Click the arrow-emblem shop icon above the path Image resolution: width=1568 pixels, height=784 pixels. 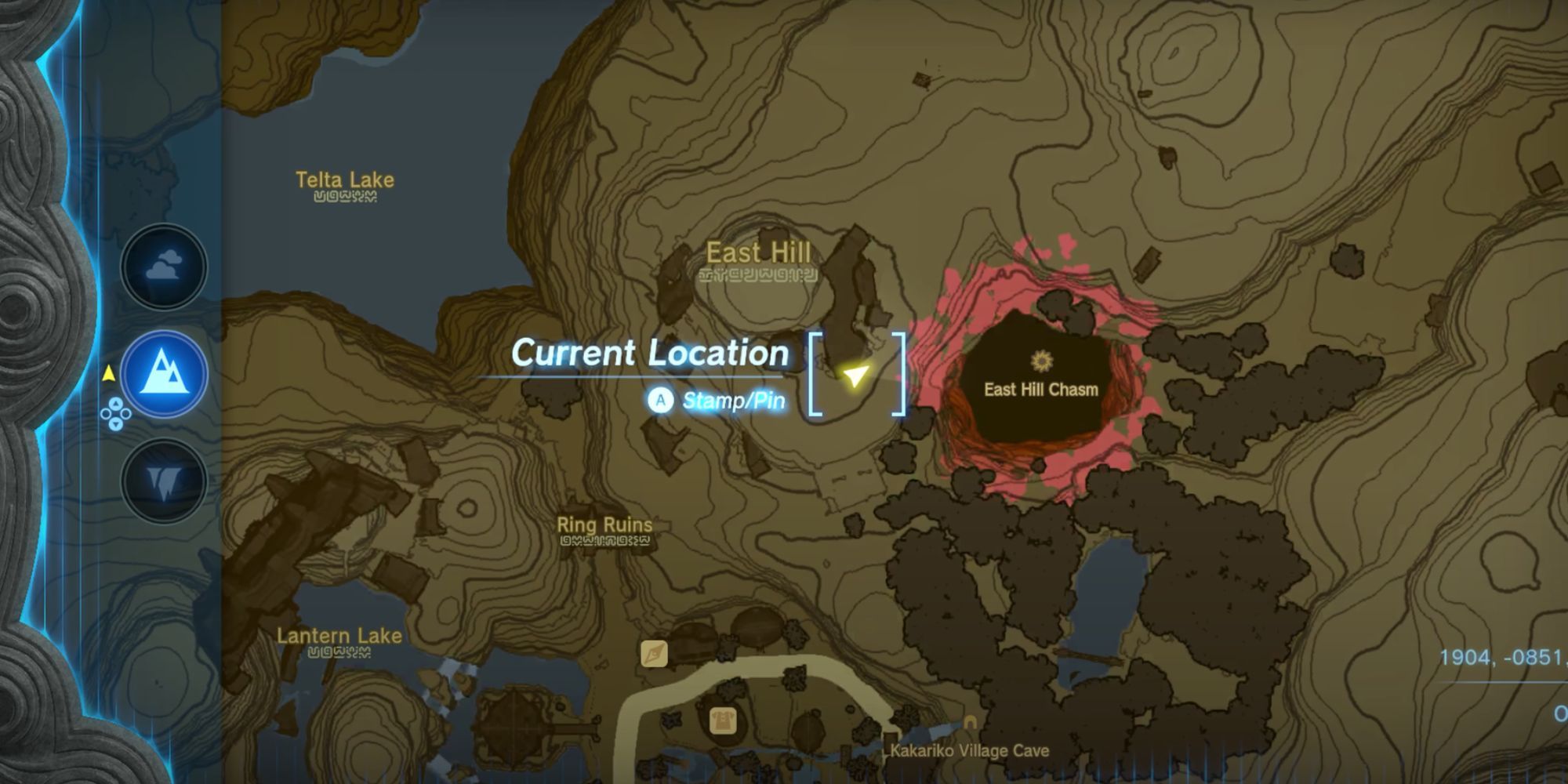tap(654, 653)
